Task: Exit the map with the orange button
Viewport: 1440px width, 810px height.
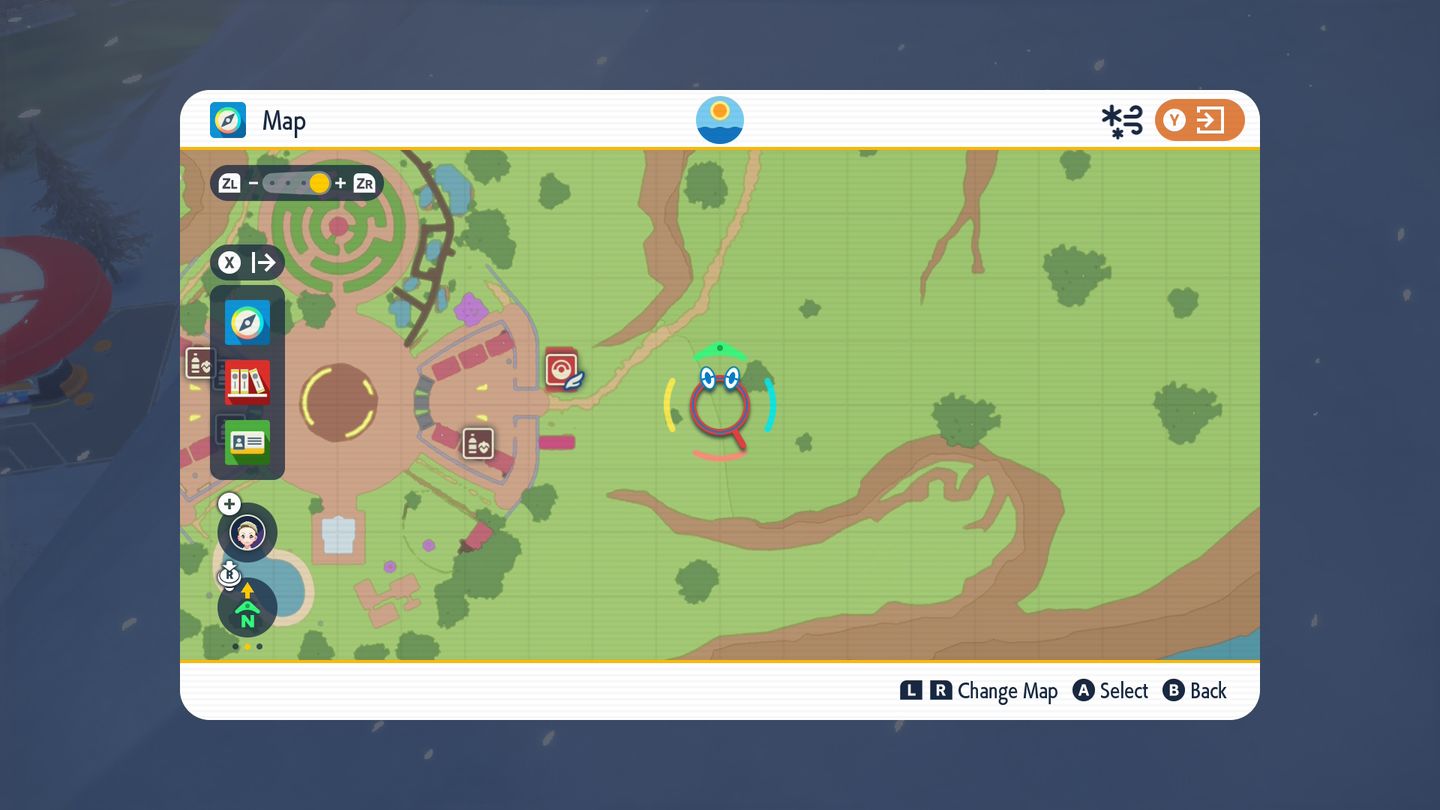Action: point(1199,121)
